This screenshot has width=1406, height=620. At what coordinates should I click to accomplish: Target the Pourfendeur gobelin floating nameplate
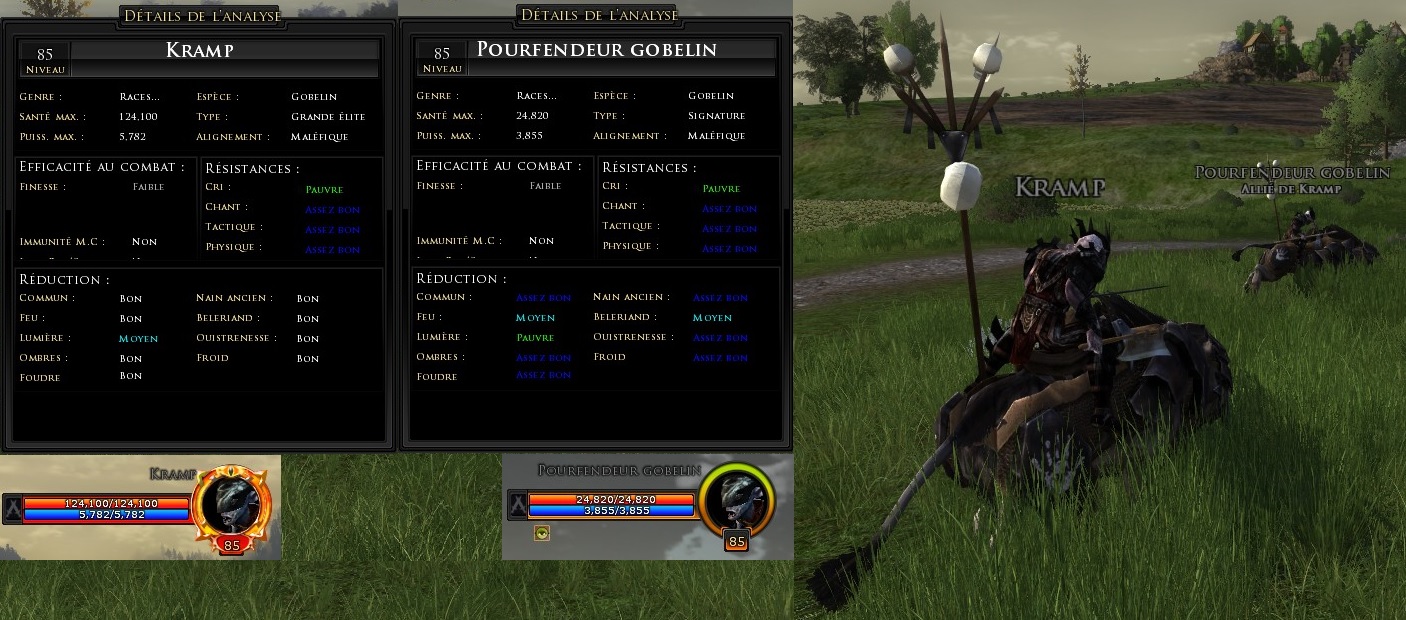pos(1292,173)
